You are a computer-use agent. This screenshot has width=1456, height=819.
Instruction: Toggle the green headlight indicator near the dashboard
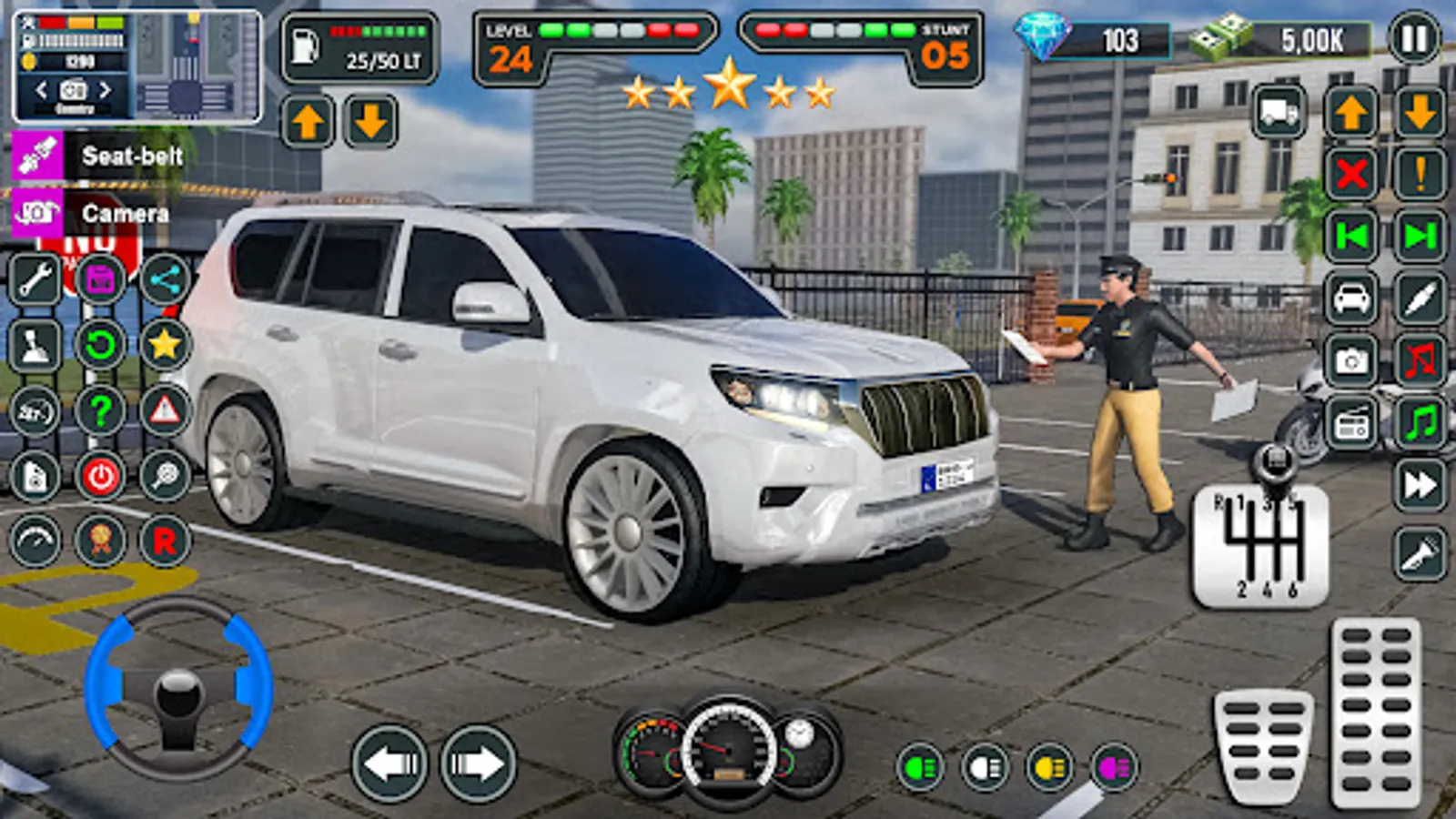tap(919, 767)
